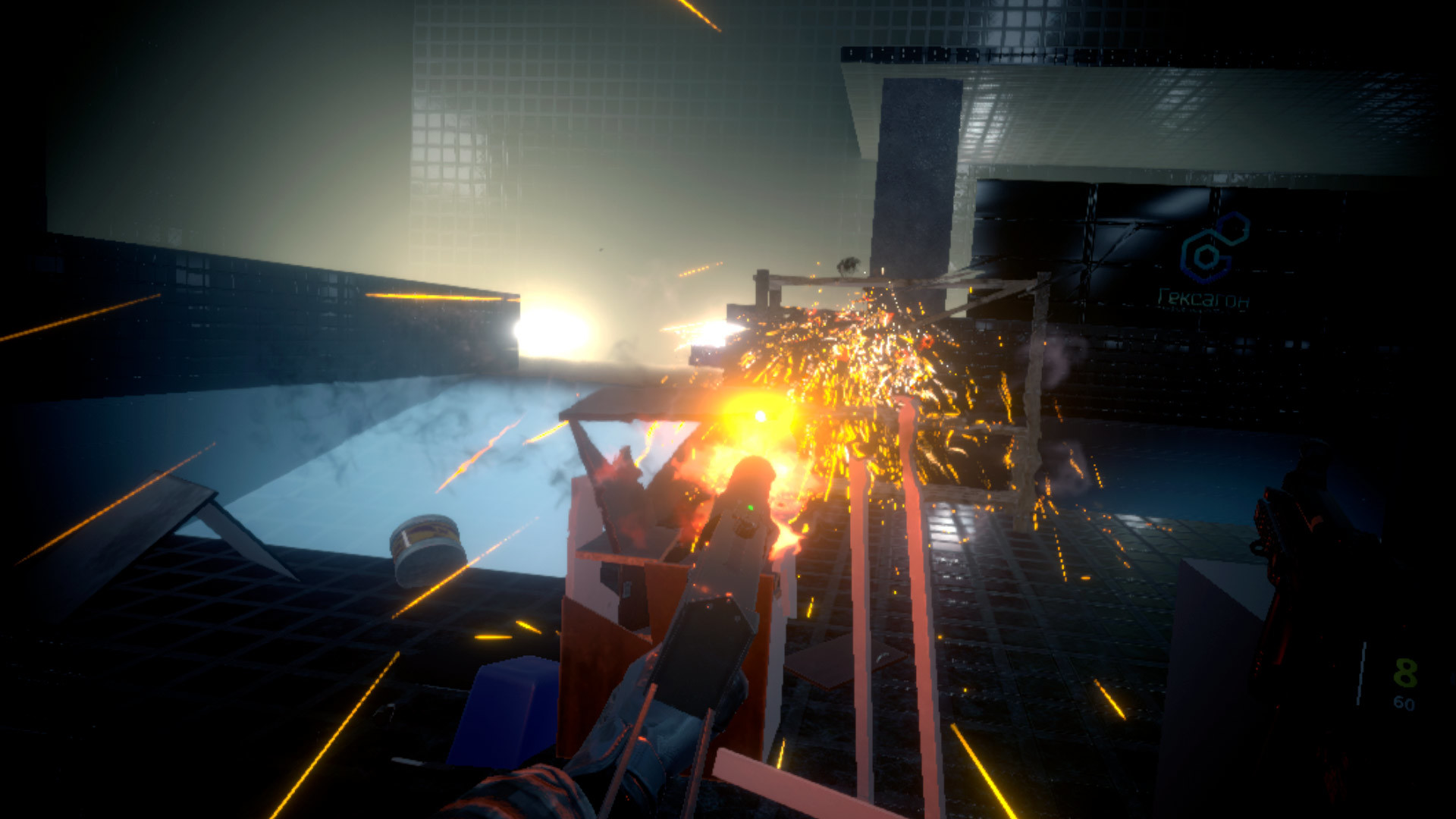Screen dimensions: 1456x819
Task: Click the small red indicator above the ammo counter
Action: 1404,626
